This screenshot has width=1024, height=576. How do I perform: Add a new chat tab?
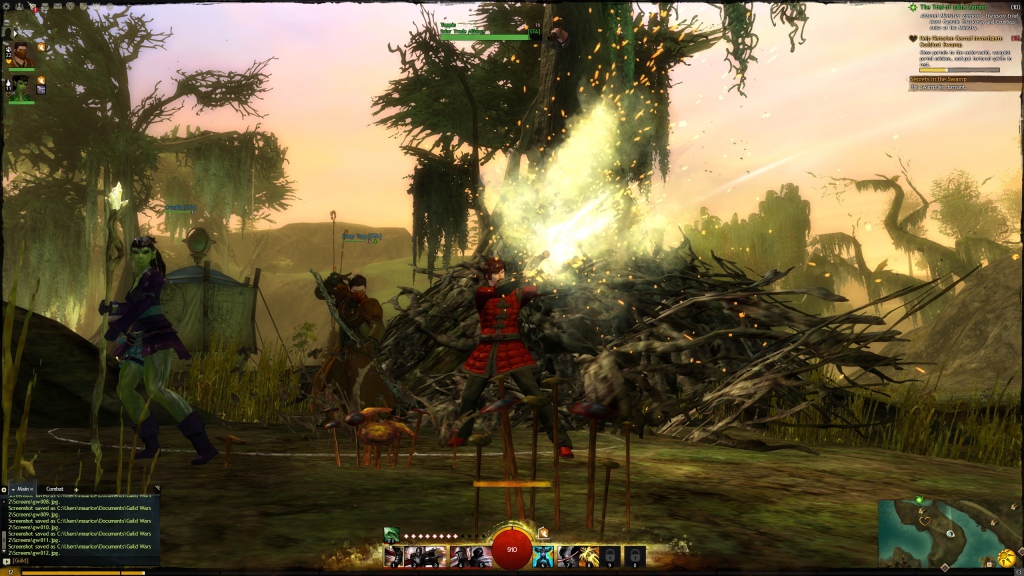[x=76, y=489]
